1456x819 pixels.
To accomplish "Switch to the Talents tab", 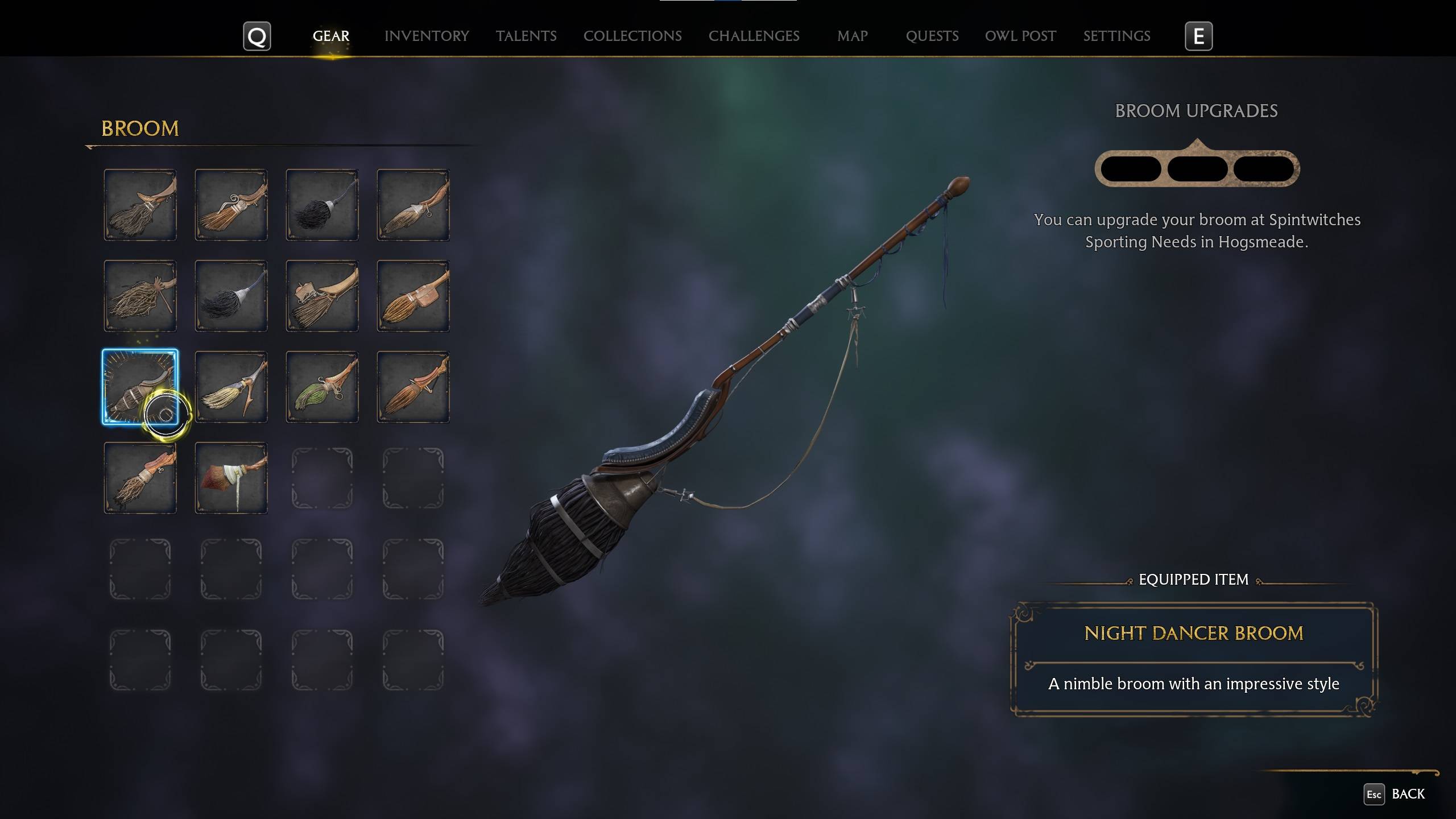I will (526, 36).
